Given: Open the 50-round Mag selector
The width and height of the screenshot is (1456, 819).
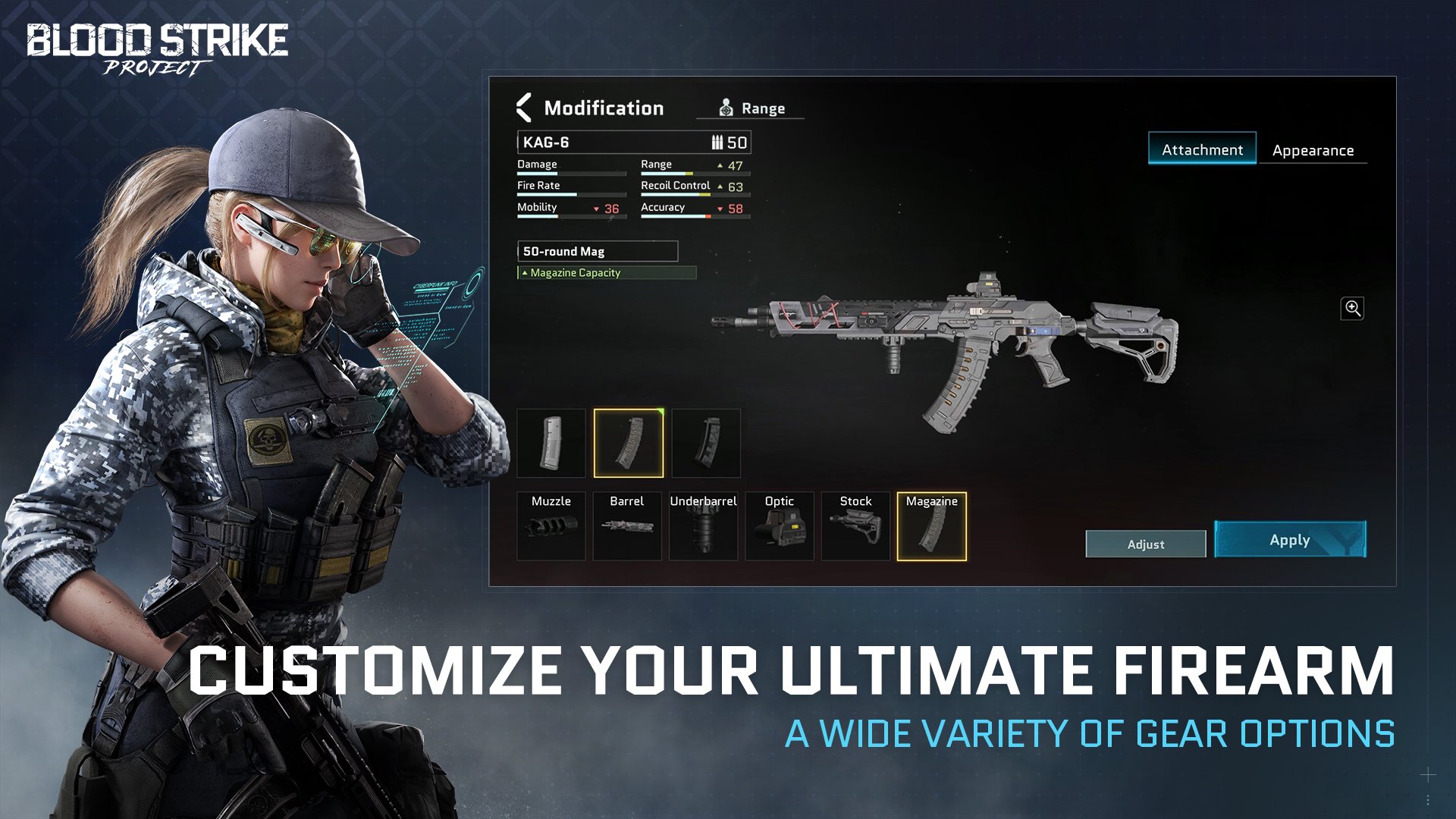Looking at the screenshot, I should point(598,251).
